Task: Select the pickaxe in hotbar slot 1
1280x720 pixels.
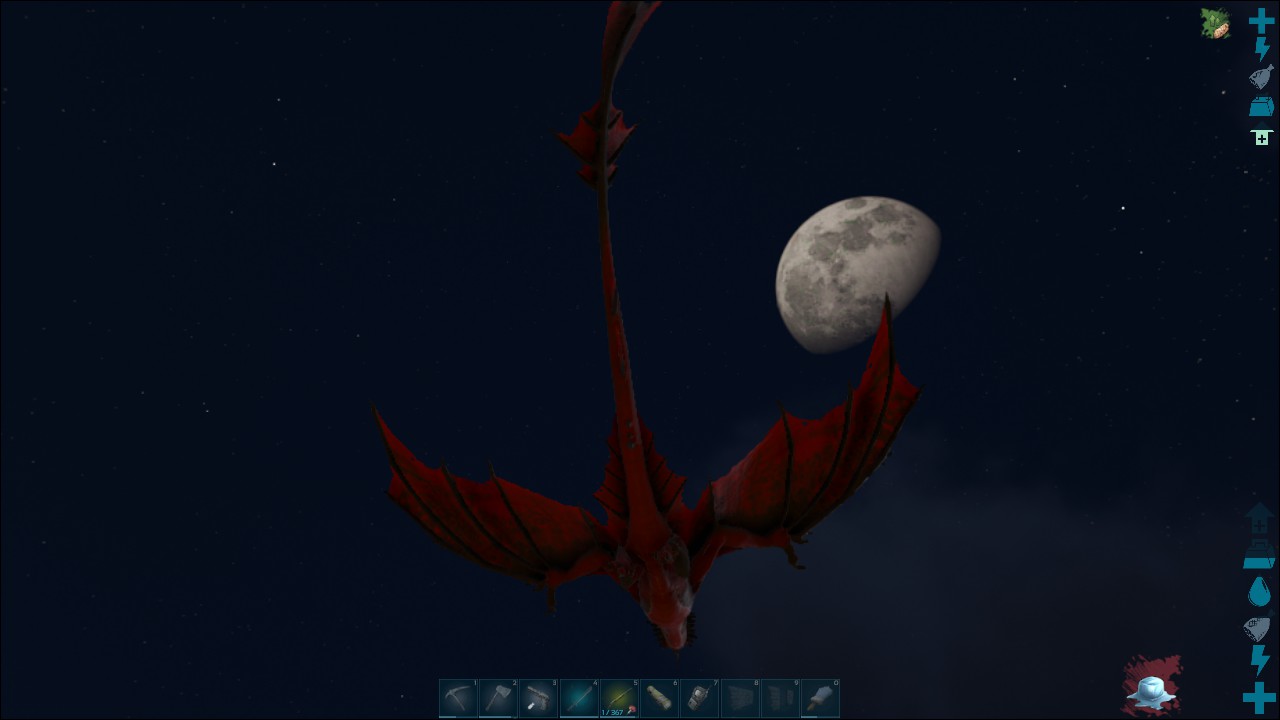Action: tap(458, 698)
